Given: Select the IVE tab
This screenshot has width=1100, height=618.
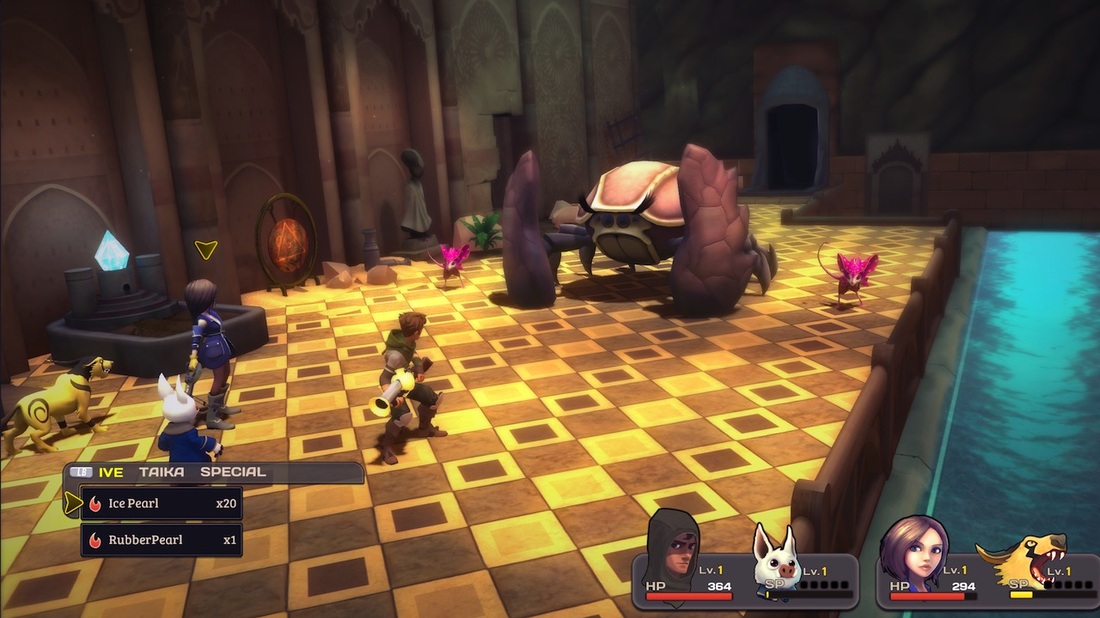Looking at the screenshot, I should tap(111, 472).
